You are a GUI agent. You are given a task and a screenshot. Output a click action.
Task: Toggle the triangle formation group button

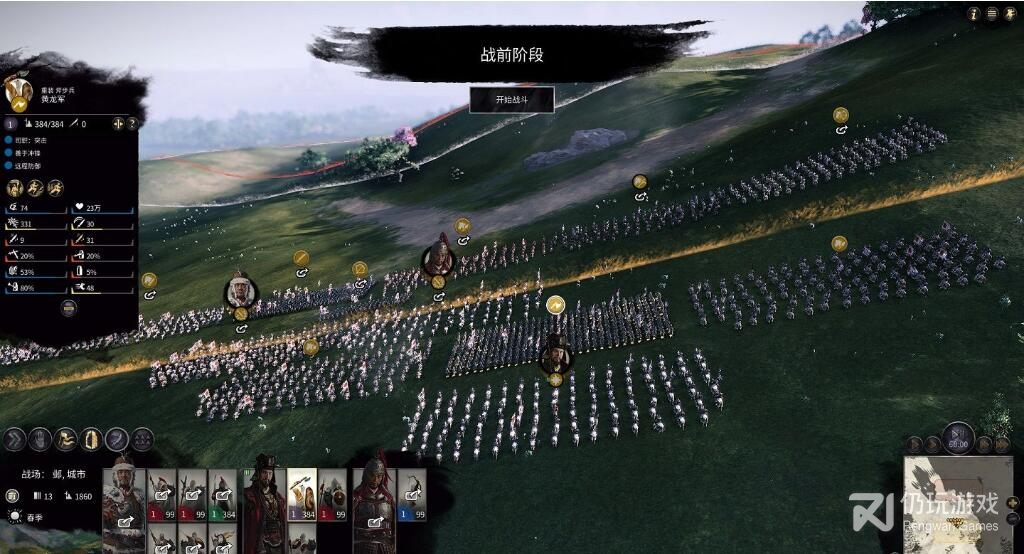click(x=143, y=439)
